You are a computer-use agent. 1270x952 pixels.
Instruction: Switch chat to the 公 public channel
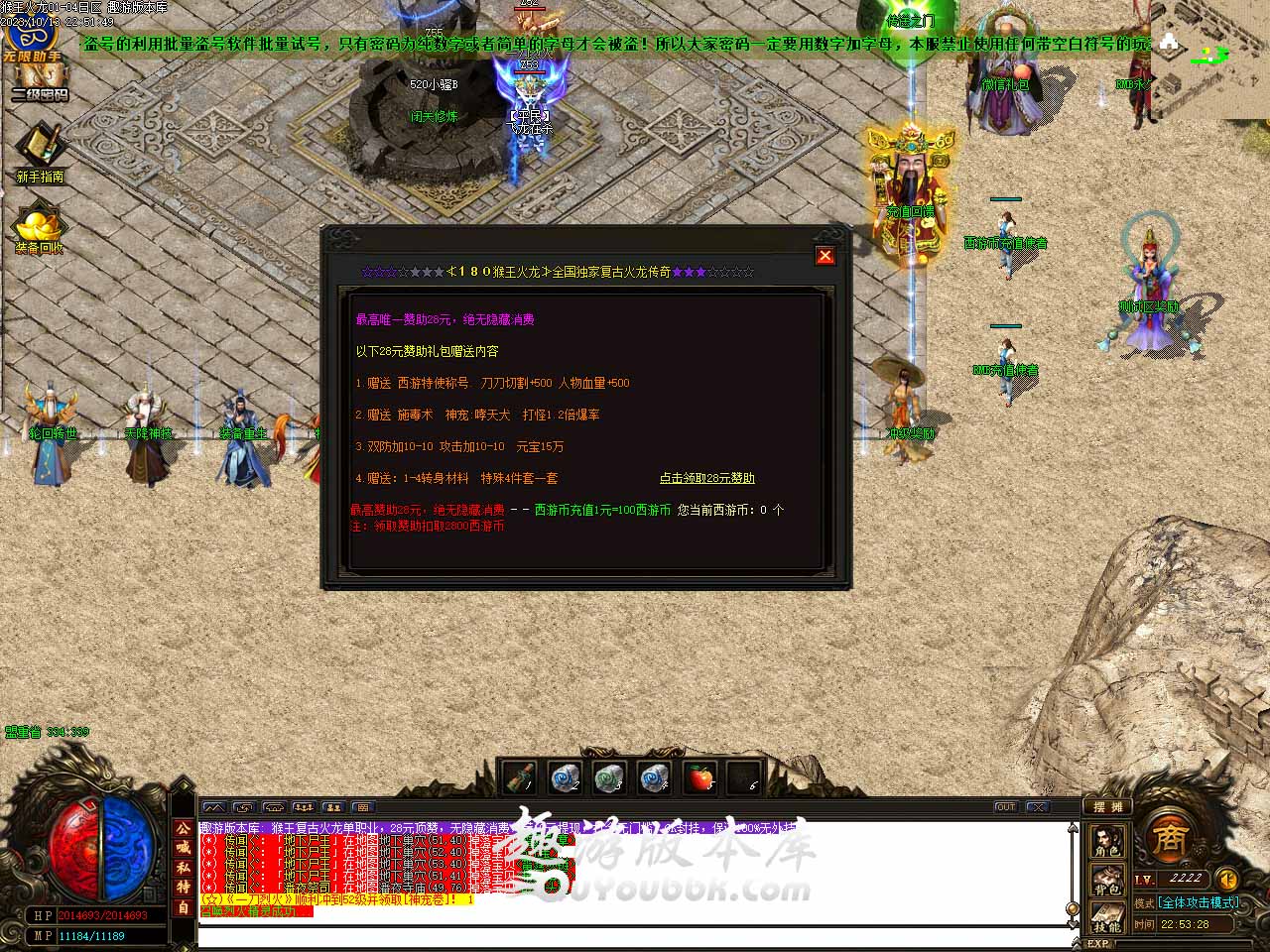pyautogui.click(x=184, y=828)
